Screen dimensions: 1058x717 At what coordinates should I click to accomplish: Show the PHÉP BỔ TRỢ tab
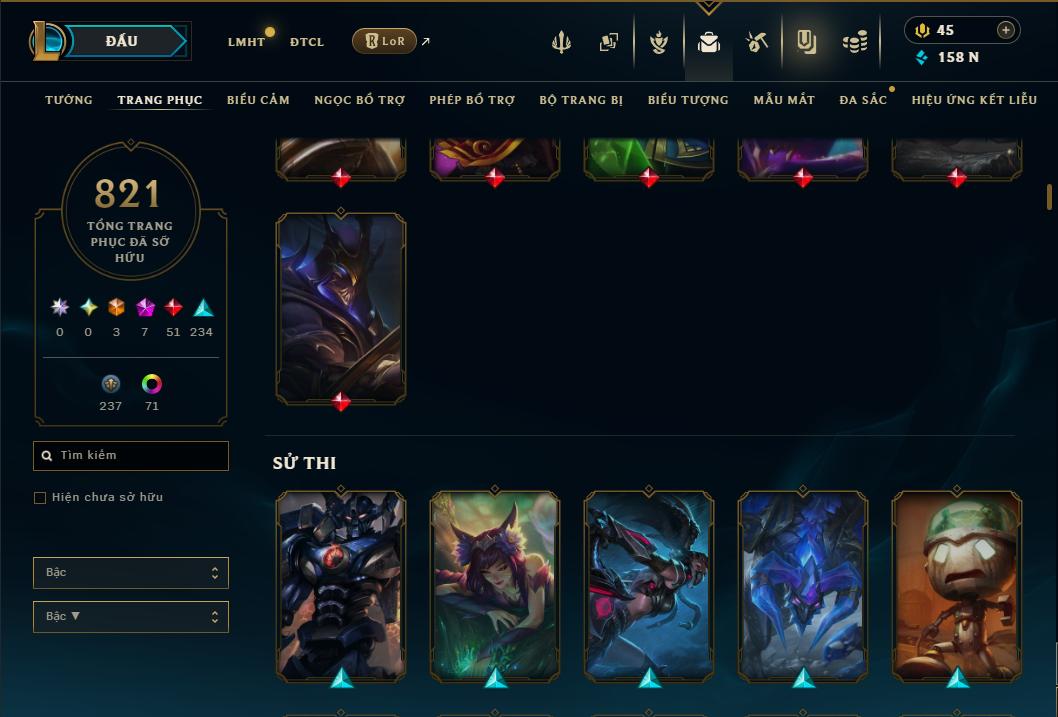[x=472, y=100]
